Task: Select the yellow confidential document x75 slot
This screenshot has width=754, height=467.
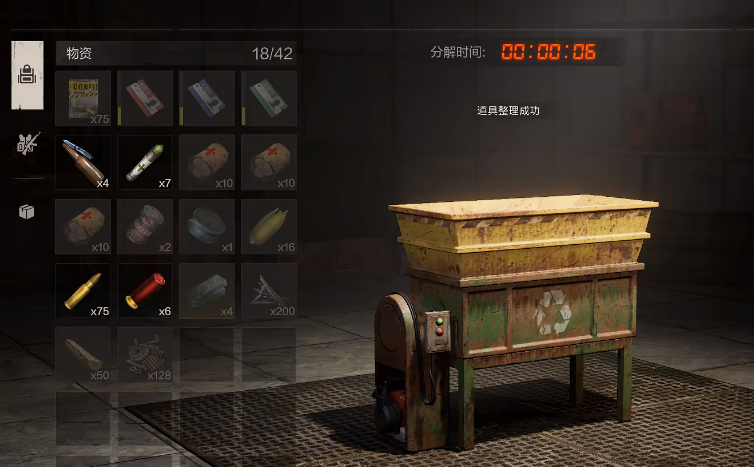Action: coord(83,98)
